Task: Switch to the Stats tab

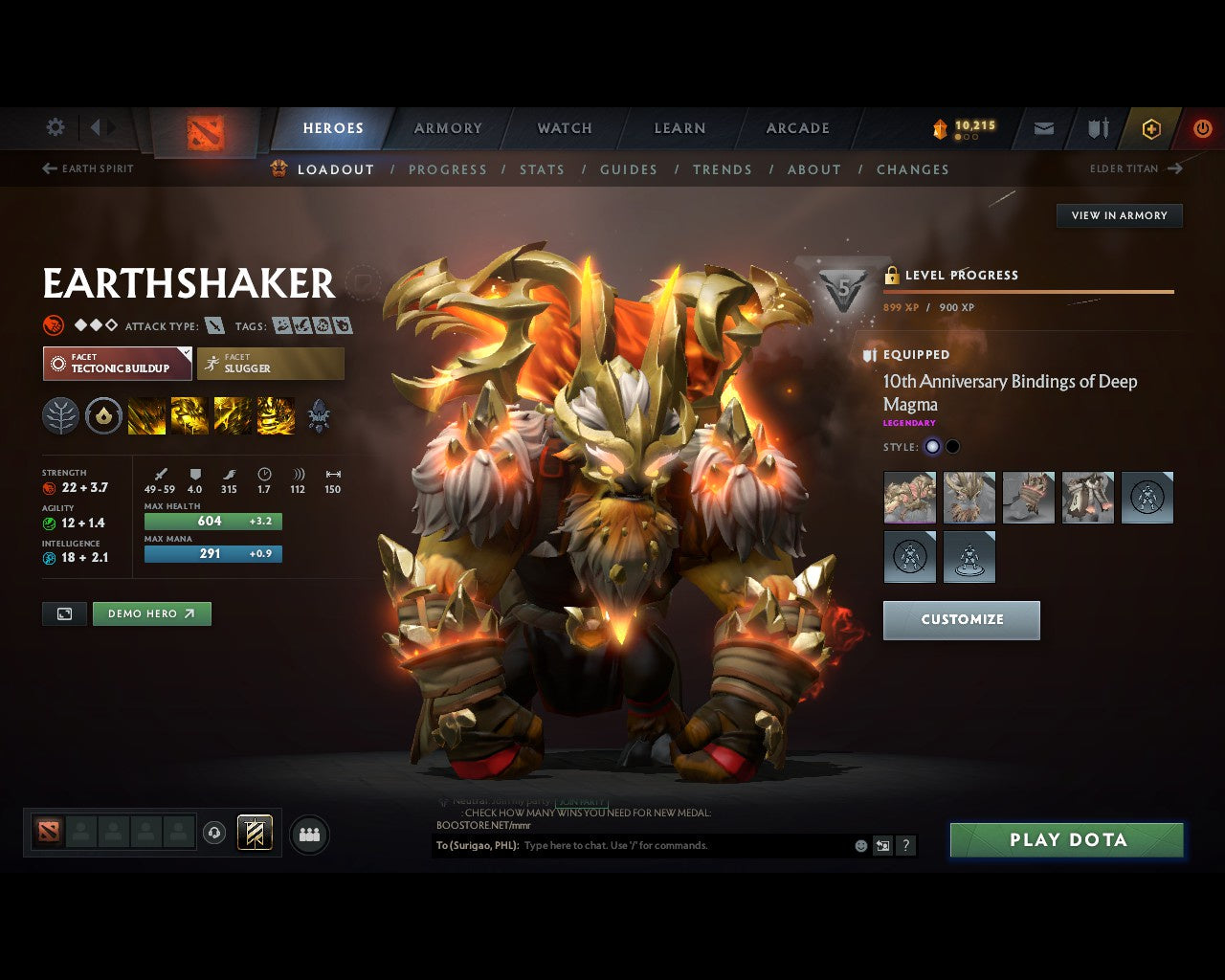Action: tap(542, 169)
